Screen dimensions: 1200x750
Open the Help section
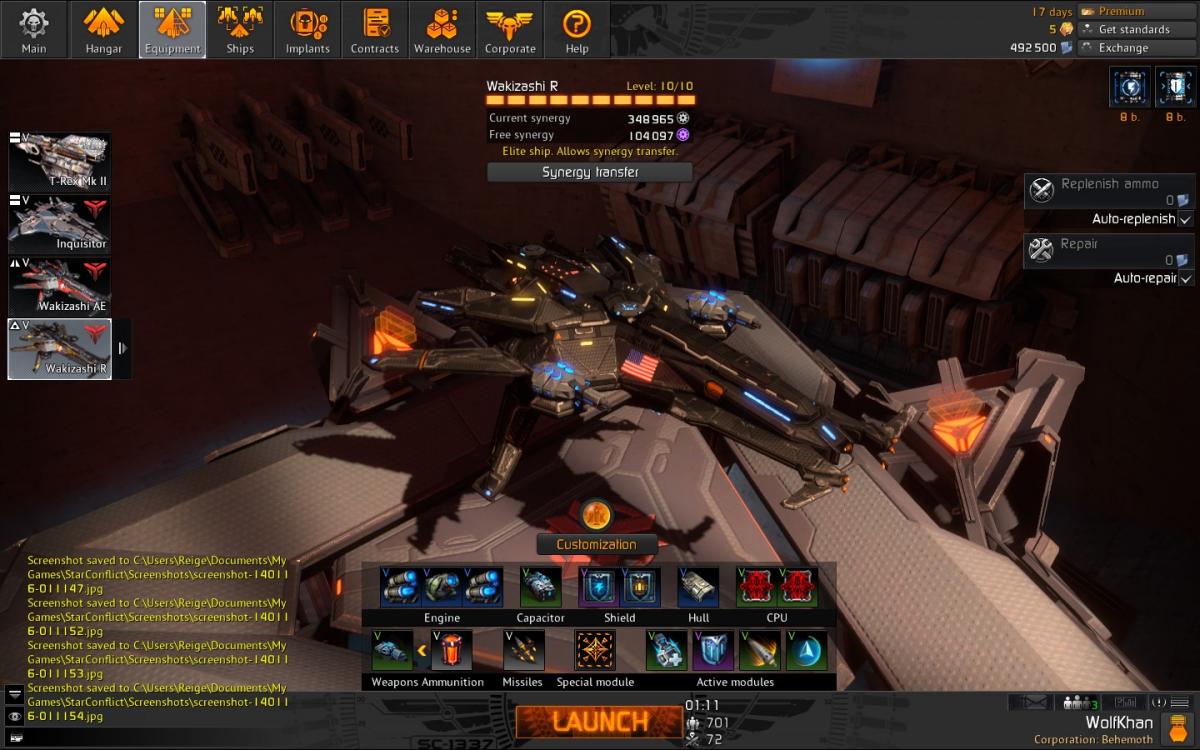click(577, 30)
